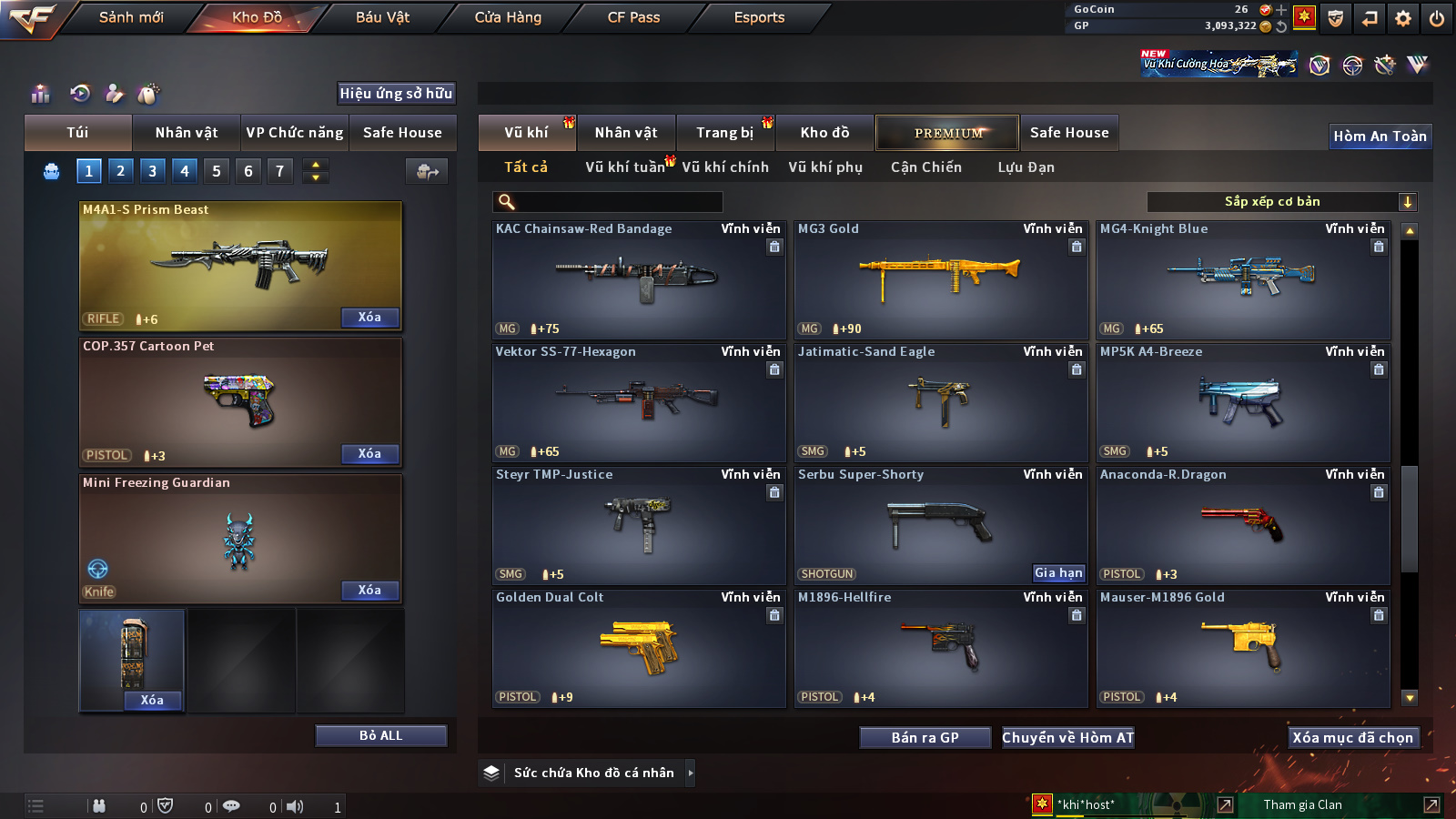Open the Hòm An Toàn safe box
This screenshot has height=819, width=1456.
click(x=1380, y=136)
